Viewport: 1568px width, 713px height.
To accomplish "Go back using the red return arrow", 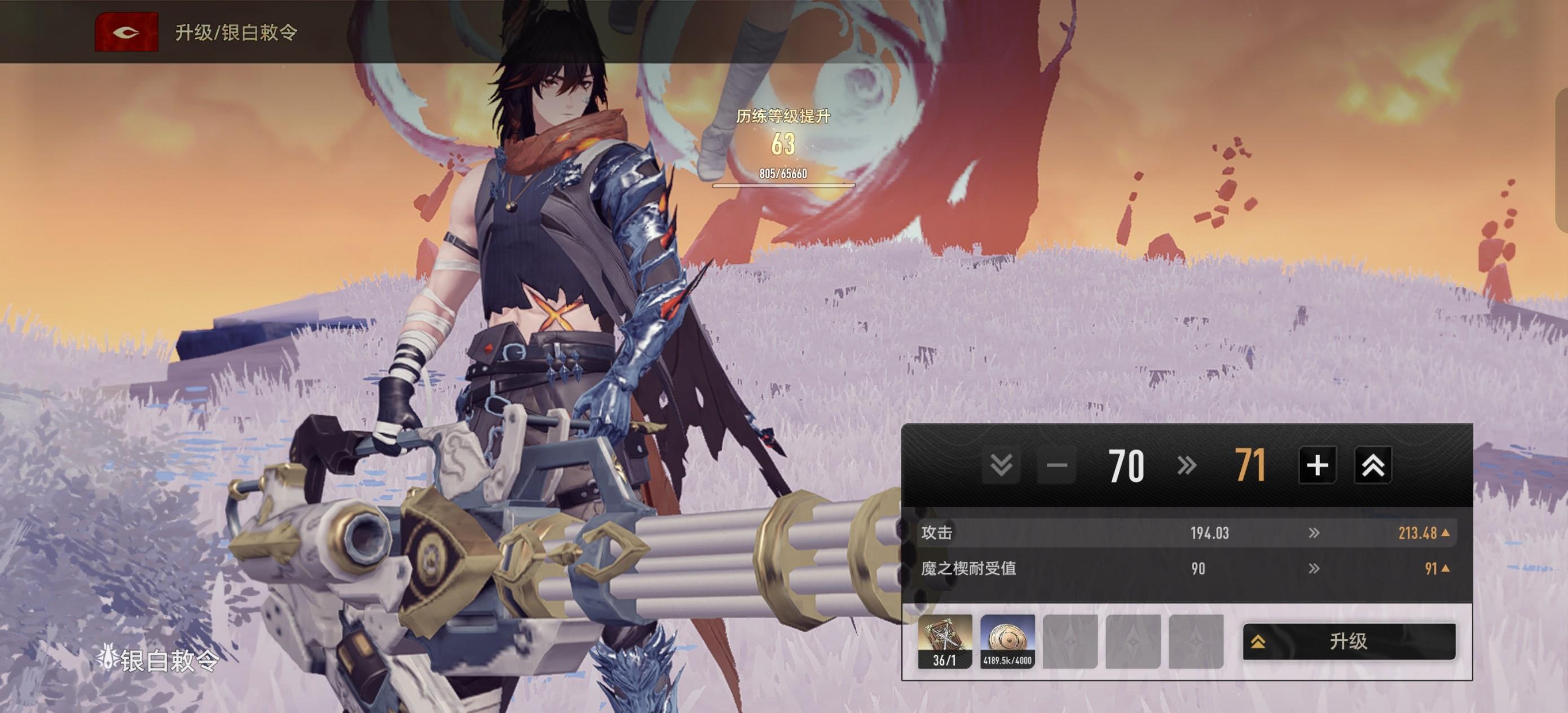I will pos(126,32).
